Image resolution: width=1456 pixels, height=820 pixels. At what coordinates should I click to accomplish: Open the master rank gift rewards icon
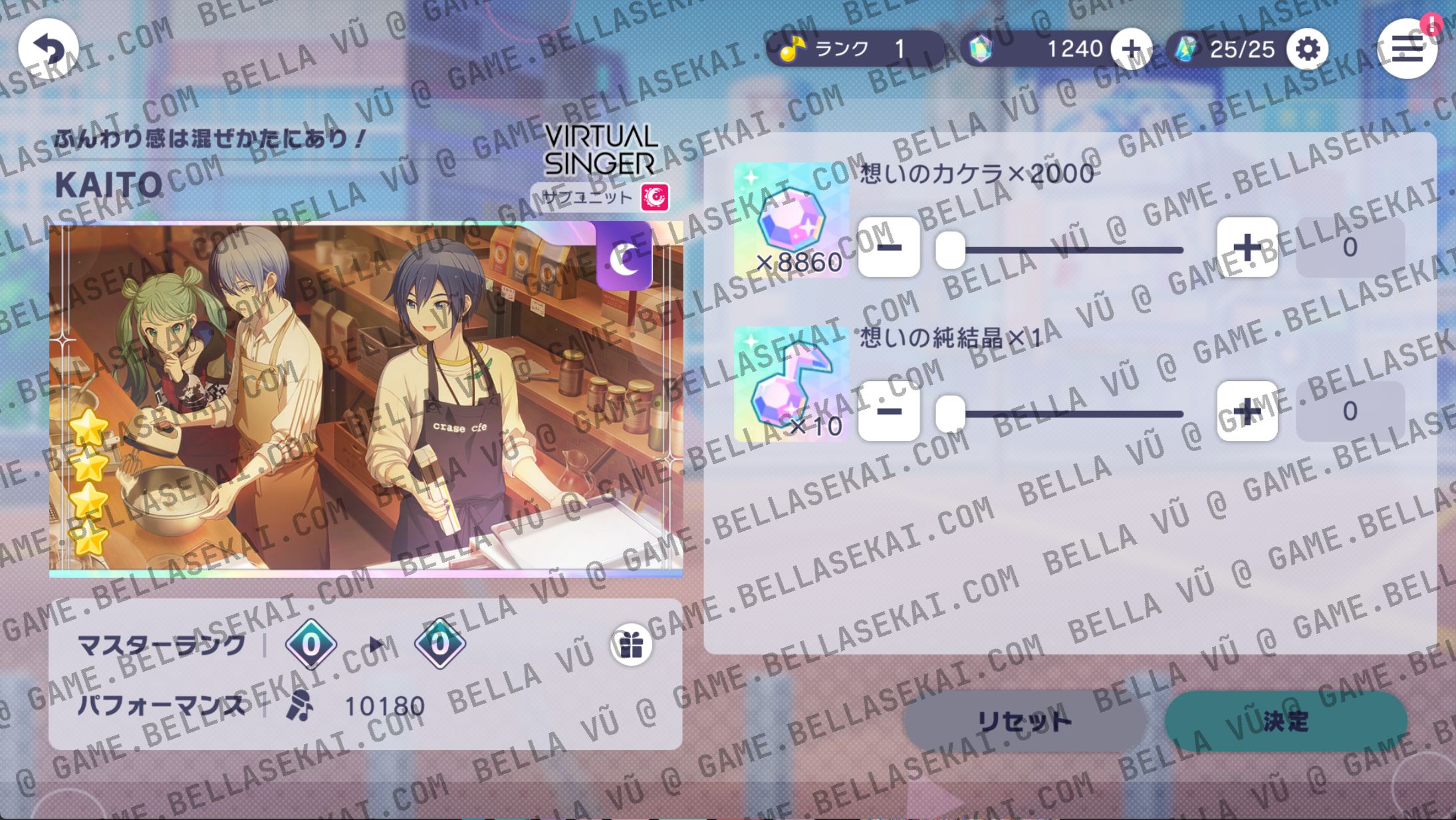click(631, 642)
